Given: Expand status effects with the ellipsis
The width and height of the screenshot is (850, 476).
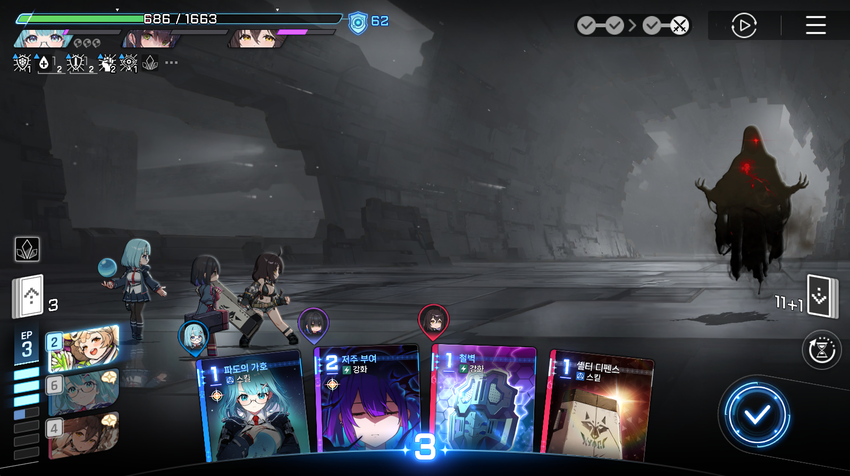Looking at the screenshot, I should [172, 63].
